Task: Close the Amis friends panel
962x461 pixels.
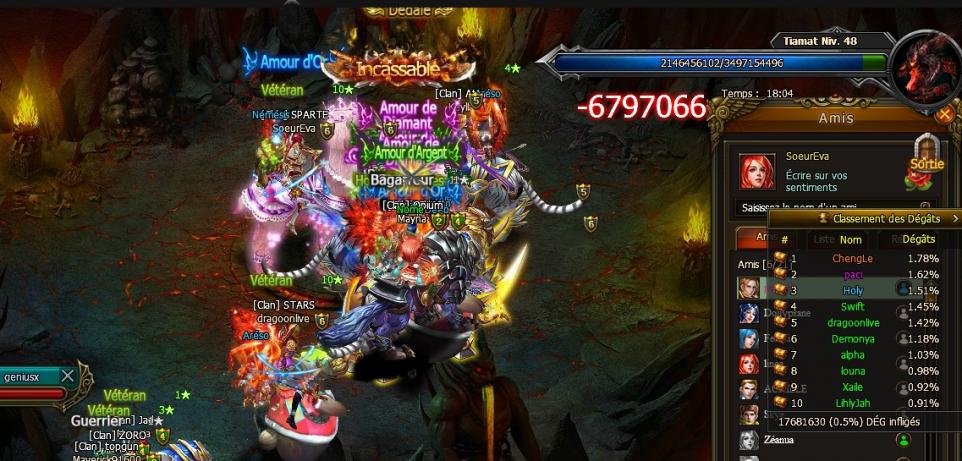Action: pyautogui.click(x=944, y=114)
